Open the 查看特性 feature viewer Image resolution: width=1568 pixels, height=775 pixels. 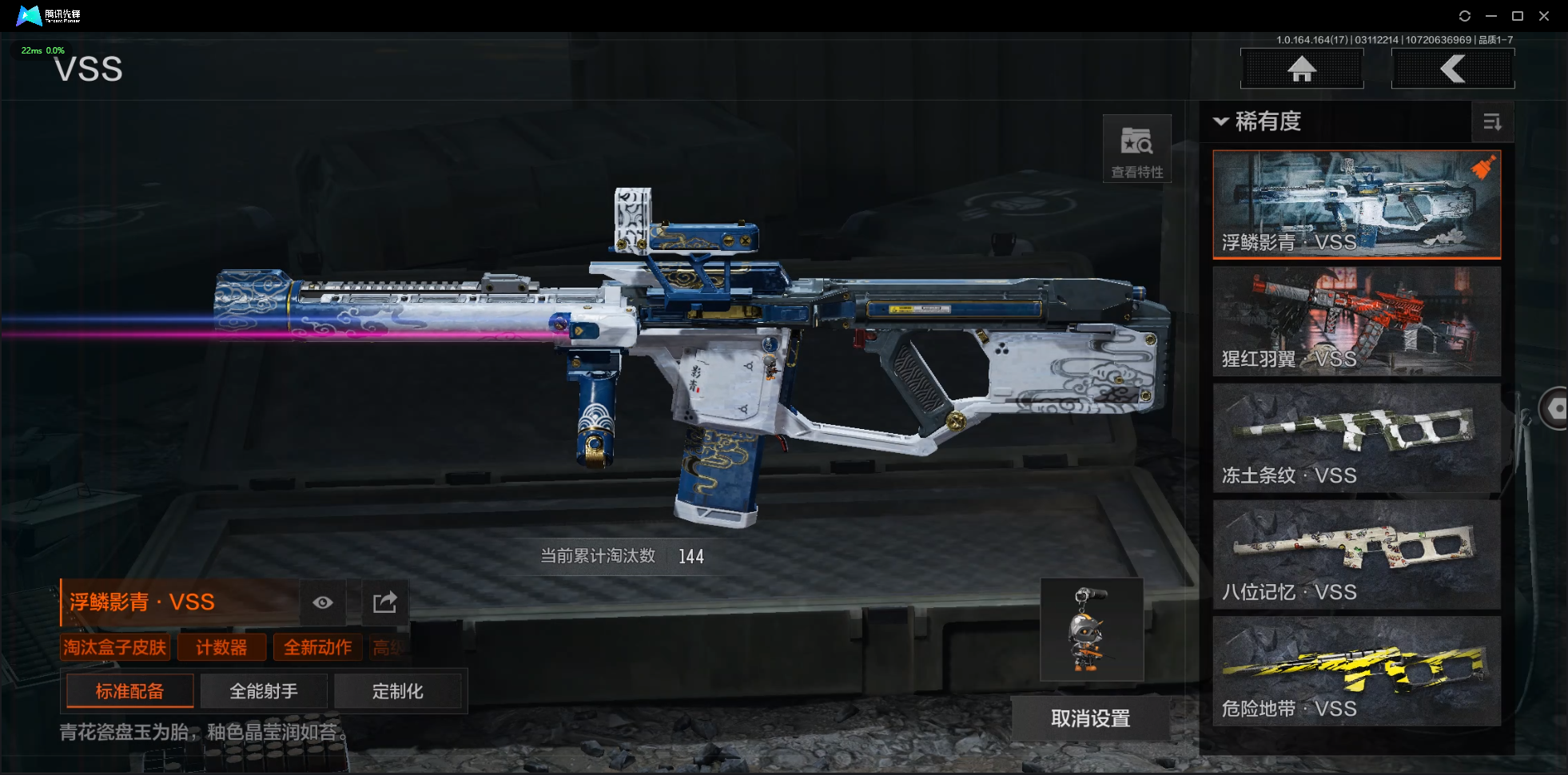coord(1136,149)
